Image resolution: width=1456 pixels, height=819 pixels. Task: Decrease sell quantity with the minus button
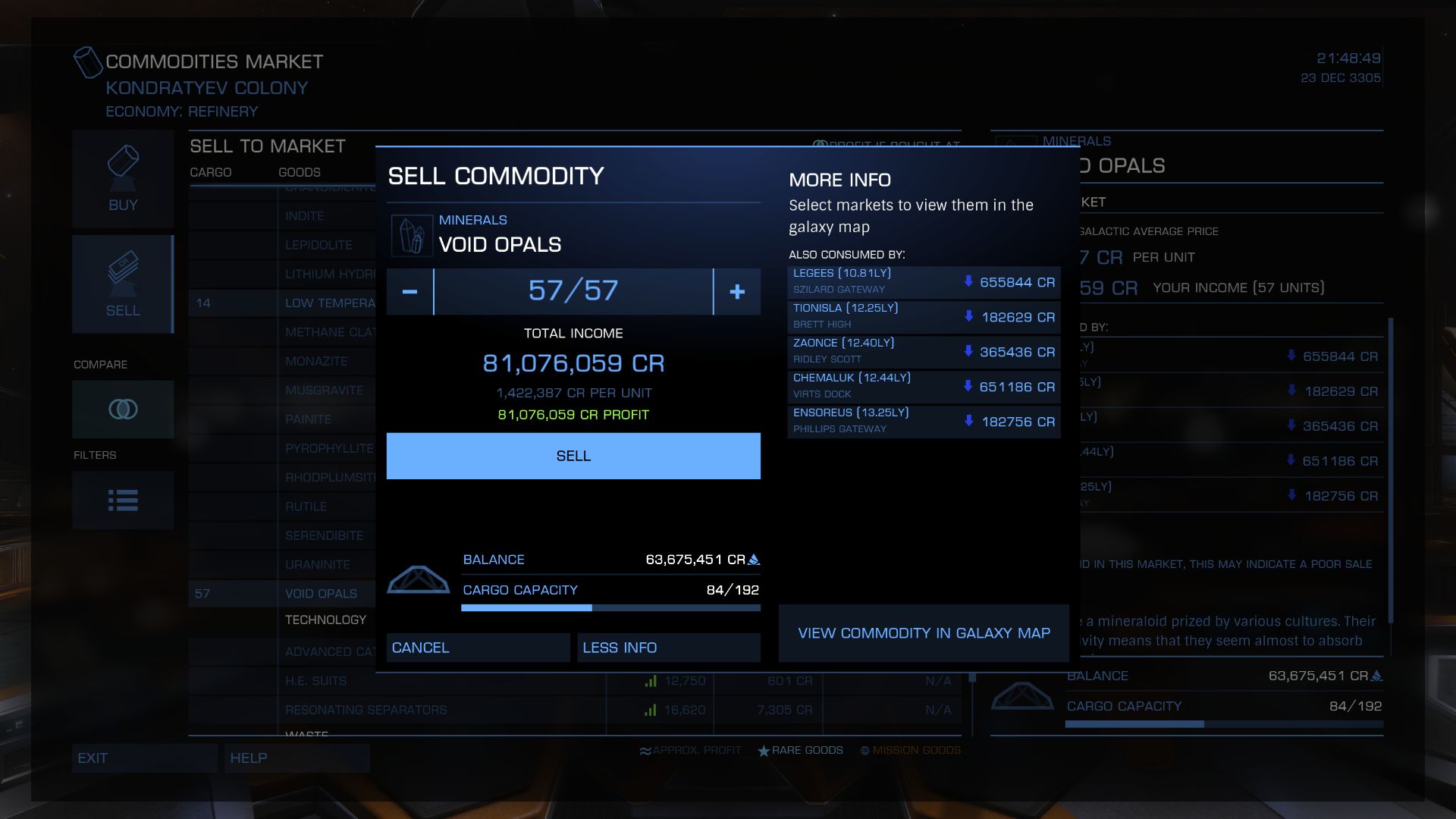pyautogui.click(x=409, y=291)
